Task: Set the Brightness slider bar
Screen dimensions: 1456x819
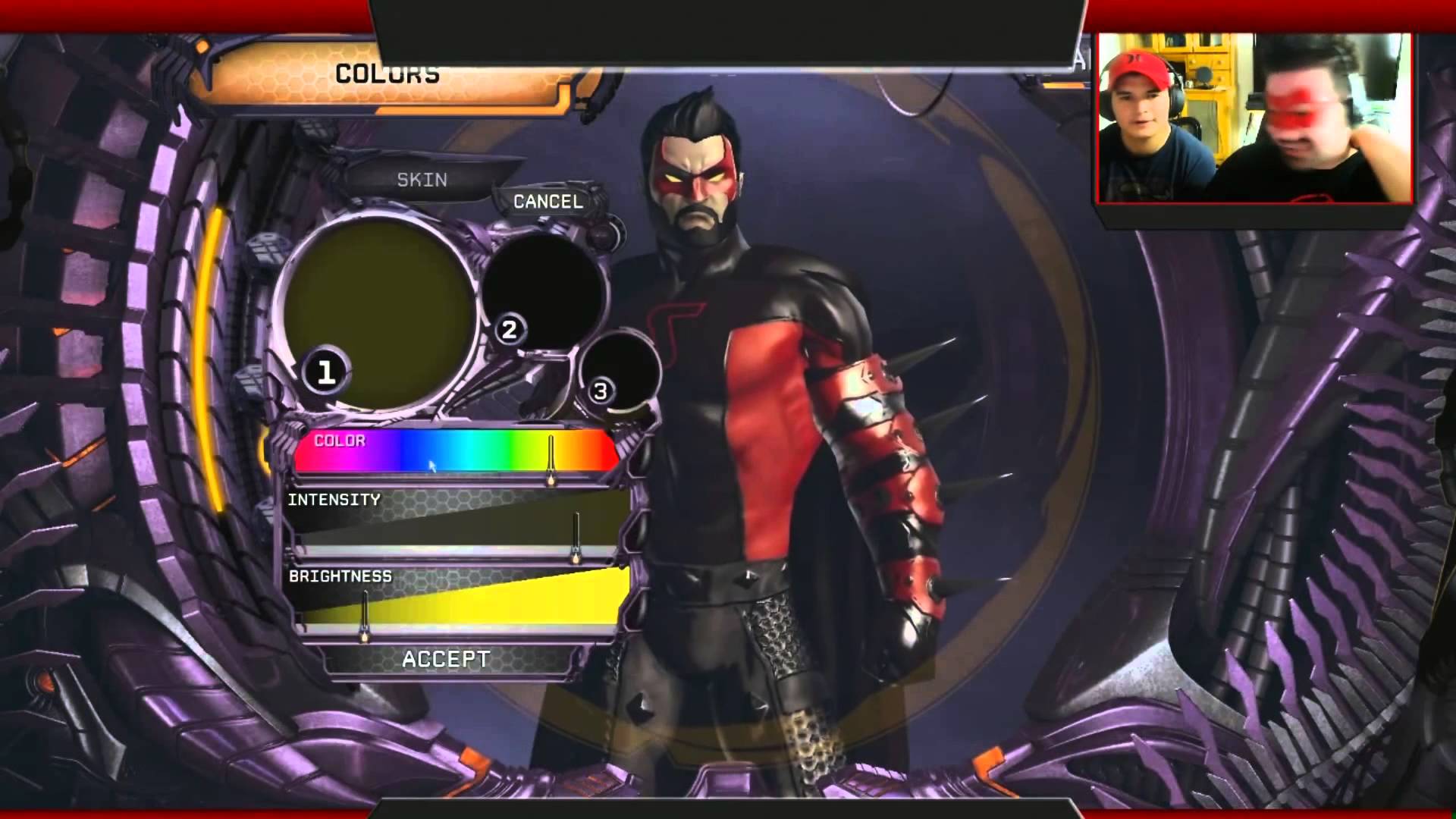Action: point(455,603)
